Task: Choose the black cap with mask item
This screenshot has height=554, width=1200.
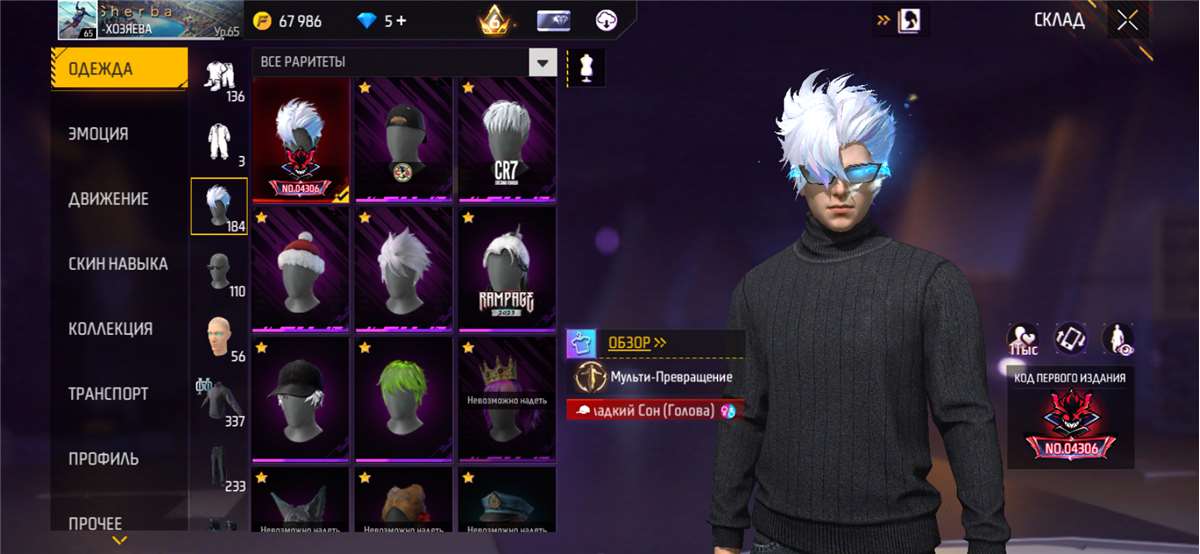Action: point(404,140)
